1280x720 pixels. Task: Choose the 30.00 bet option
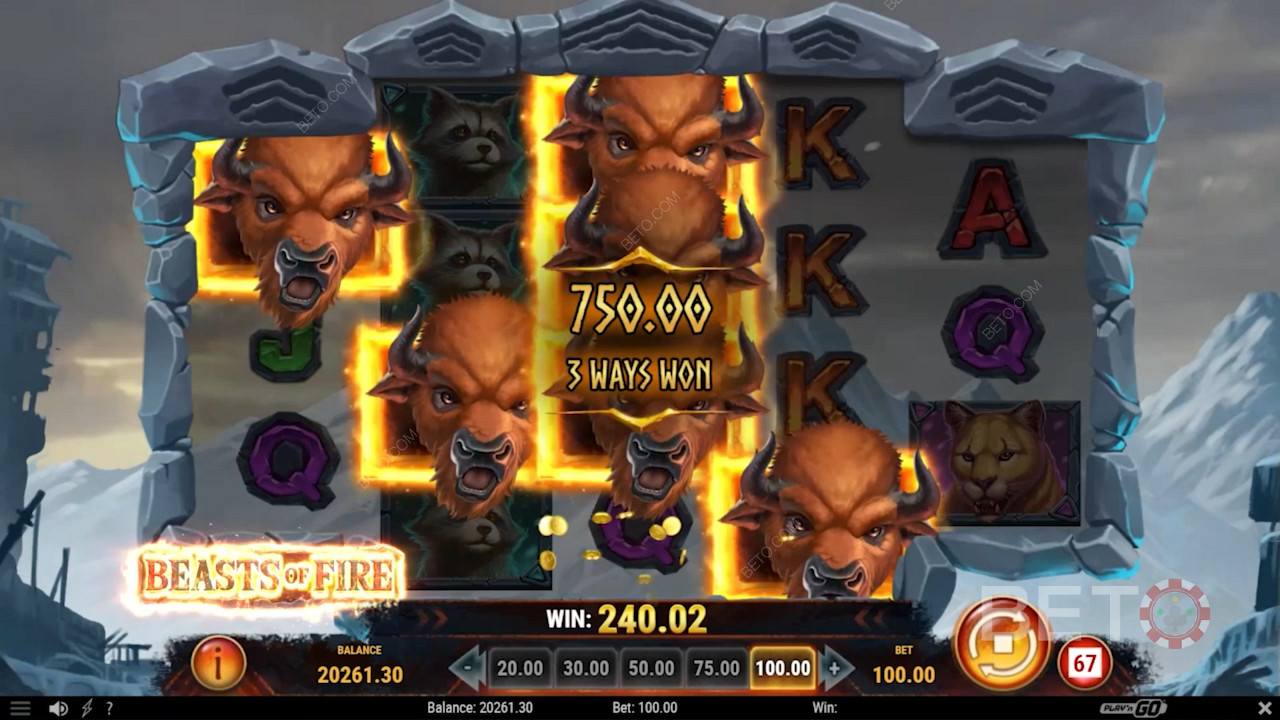[x=586, y=668]
